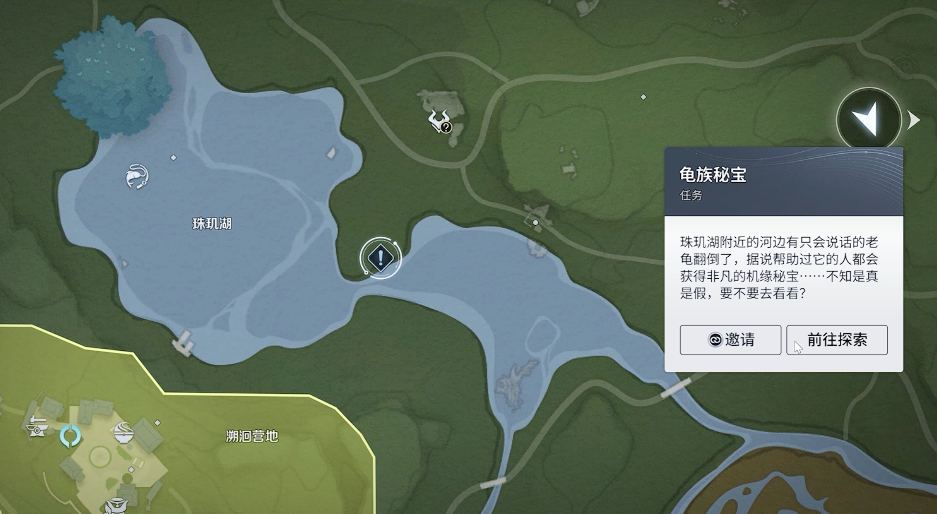Open the horned mask marker with question mark
The width and height of the screenshot is (937, 514).
(x=440, y=123)
